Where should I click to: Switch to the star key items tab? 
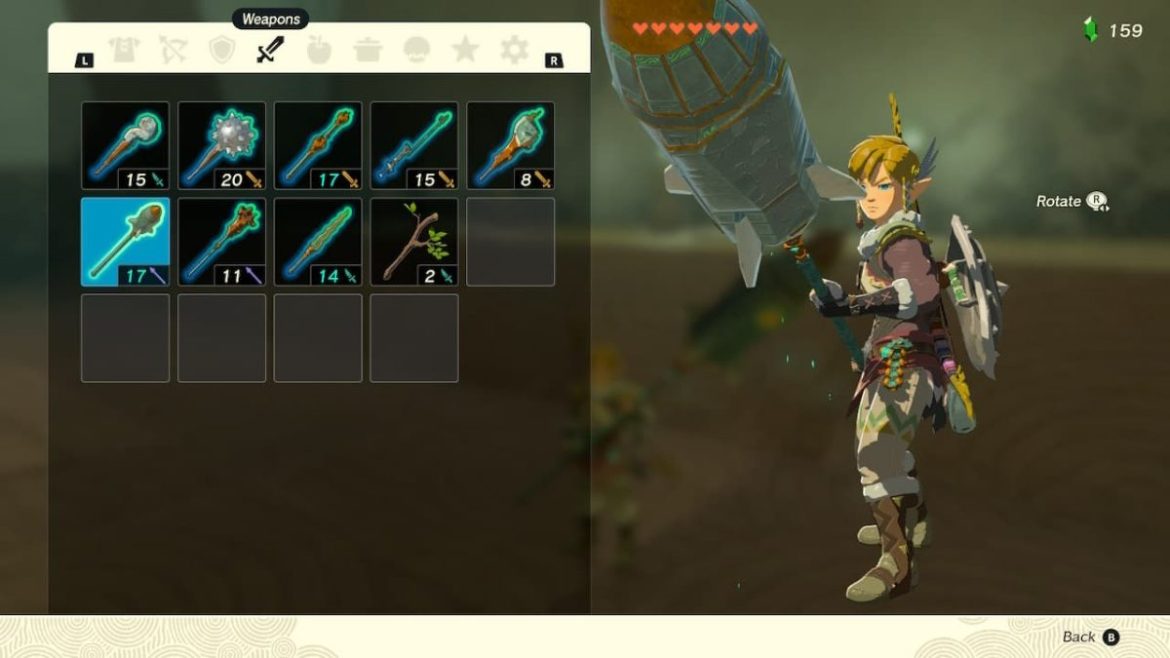(465, 50)
